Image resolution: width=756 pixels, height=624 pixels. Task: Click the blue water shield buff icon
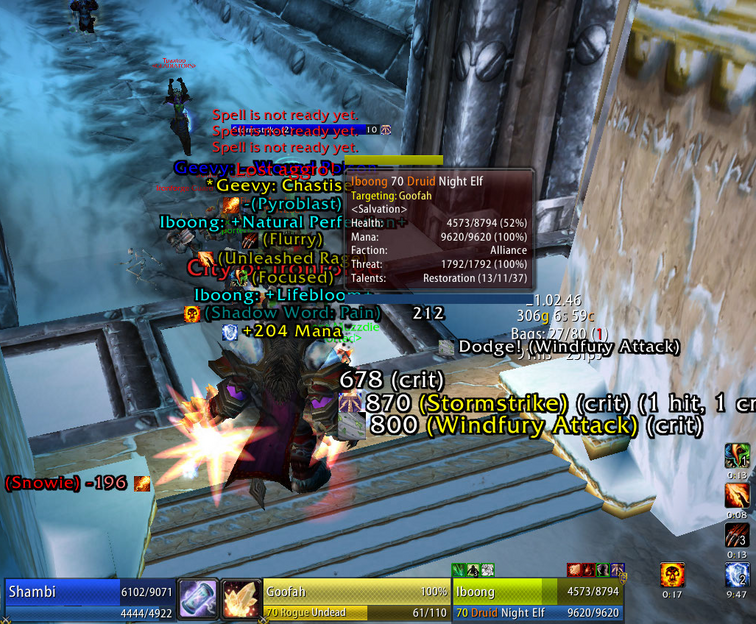737,575
